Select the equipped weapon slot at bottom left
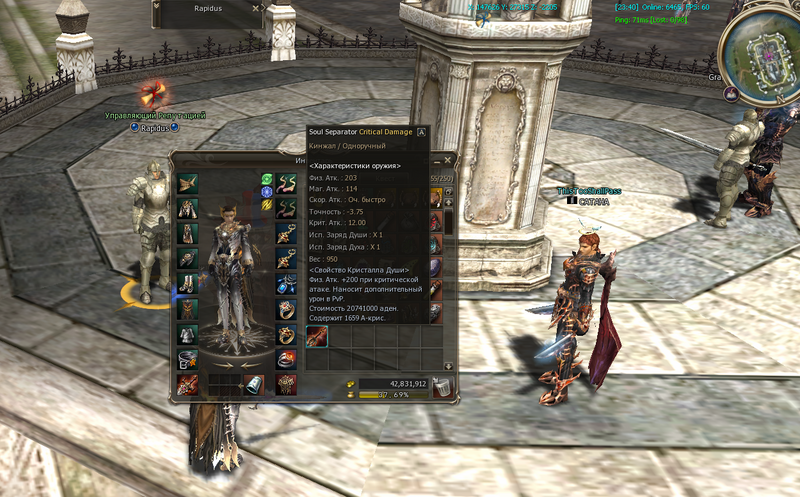 tap(188, 384)
